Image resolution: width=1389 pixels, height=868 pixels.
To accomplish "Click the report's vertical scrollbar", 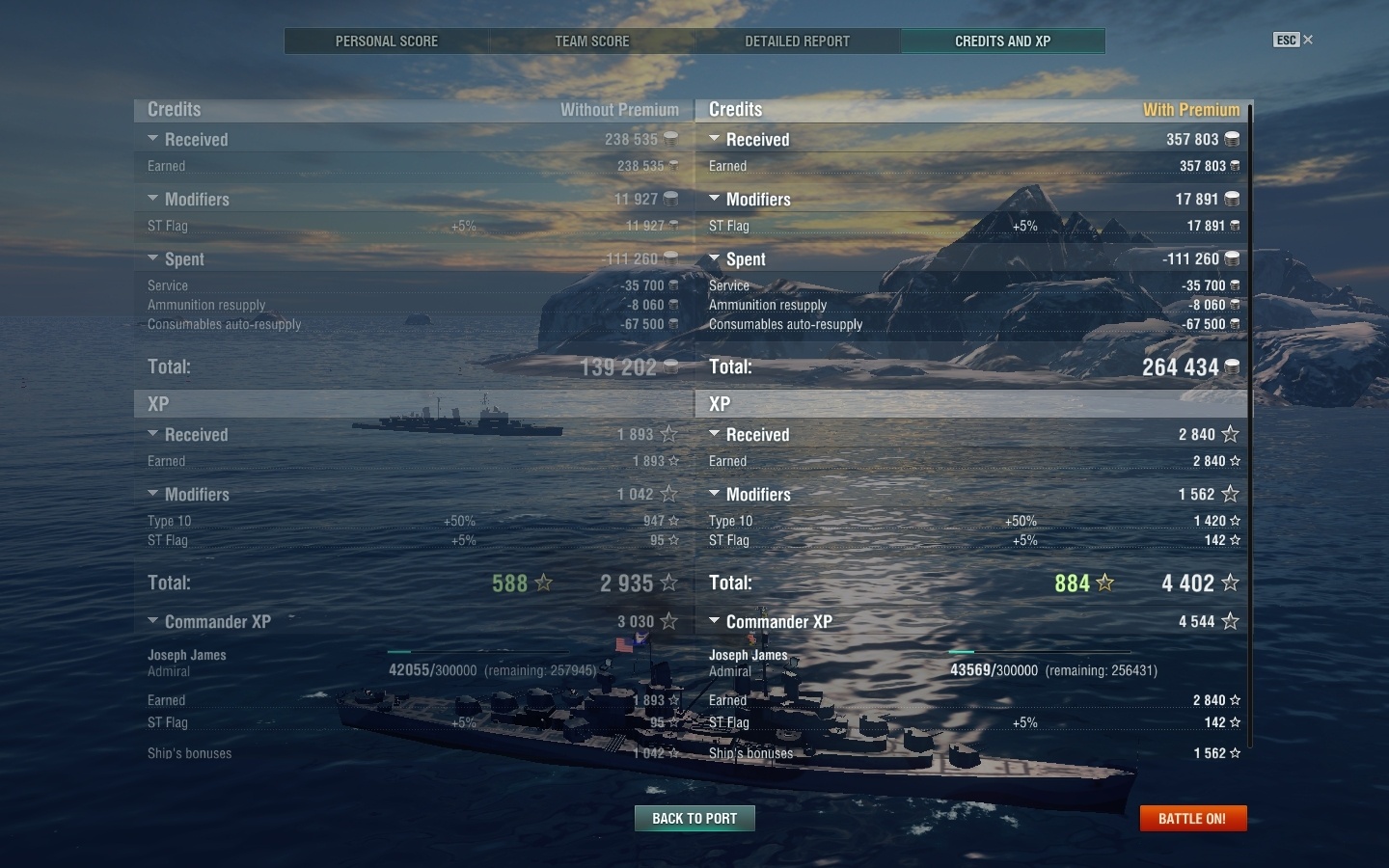I will (1250, 424).
